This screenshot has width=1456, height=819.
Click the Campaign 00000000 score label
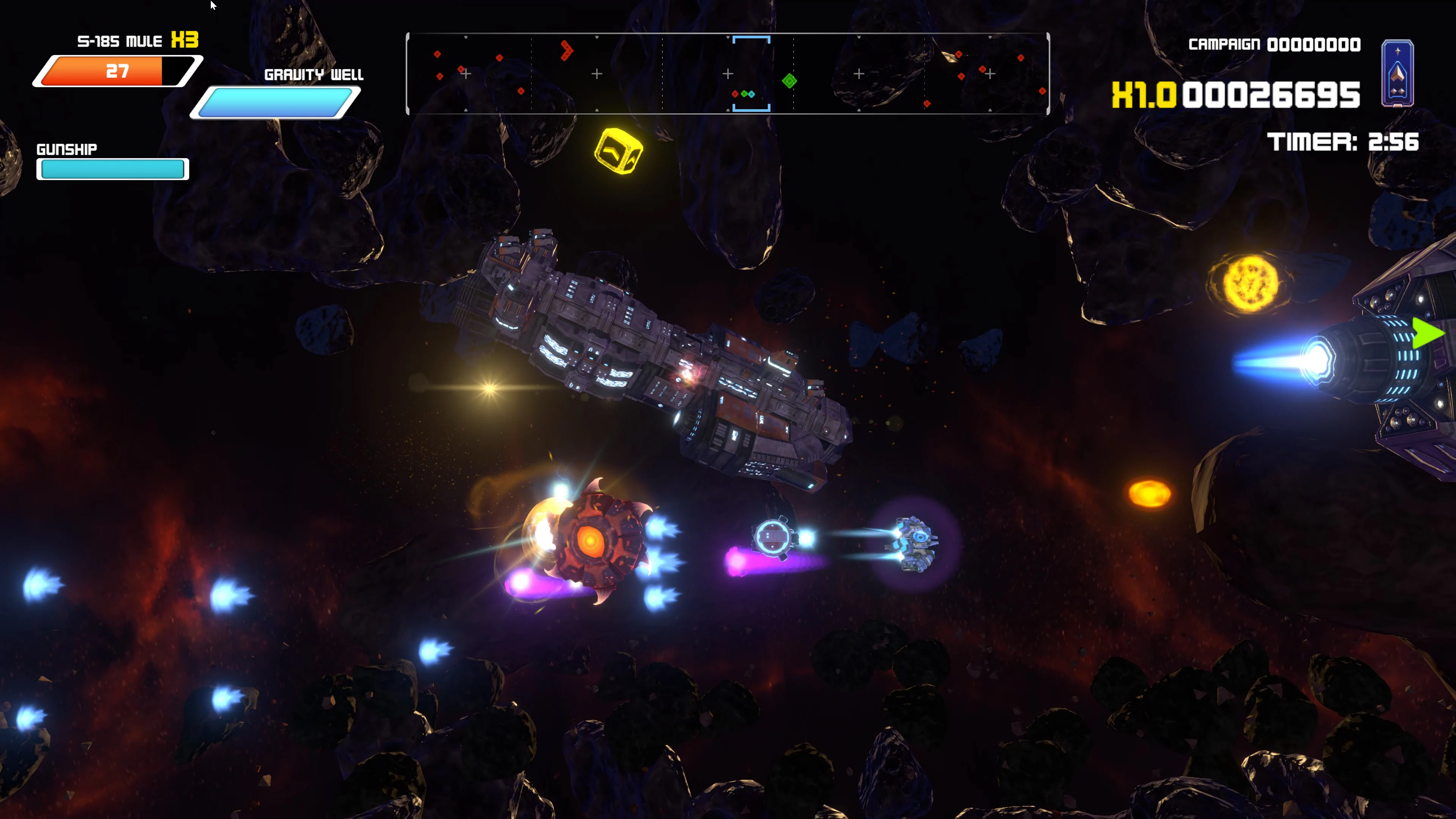pyautogui.click(x=1274, y=44)
